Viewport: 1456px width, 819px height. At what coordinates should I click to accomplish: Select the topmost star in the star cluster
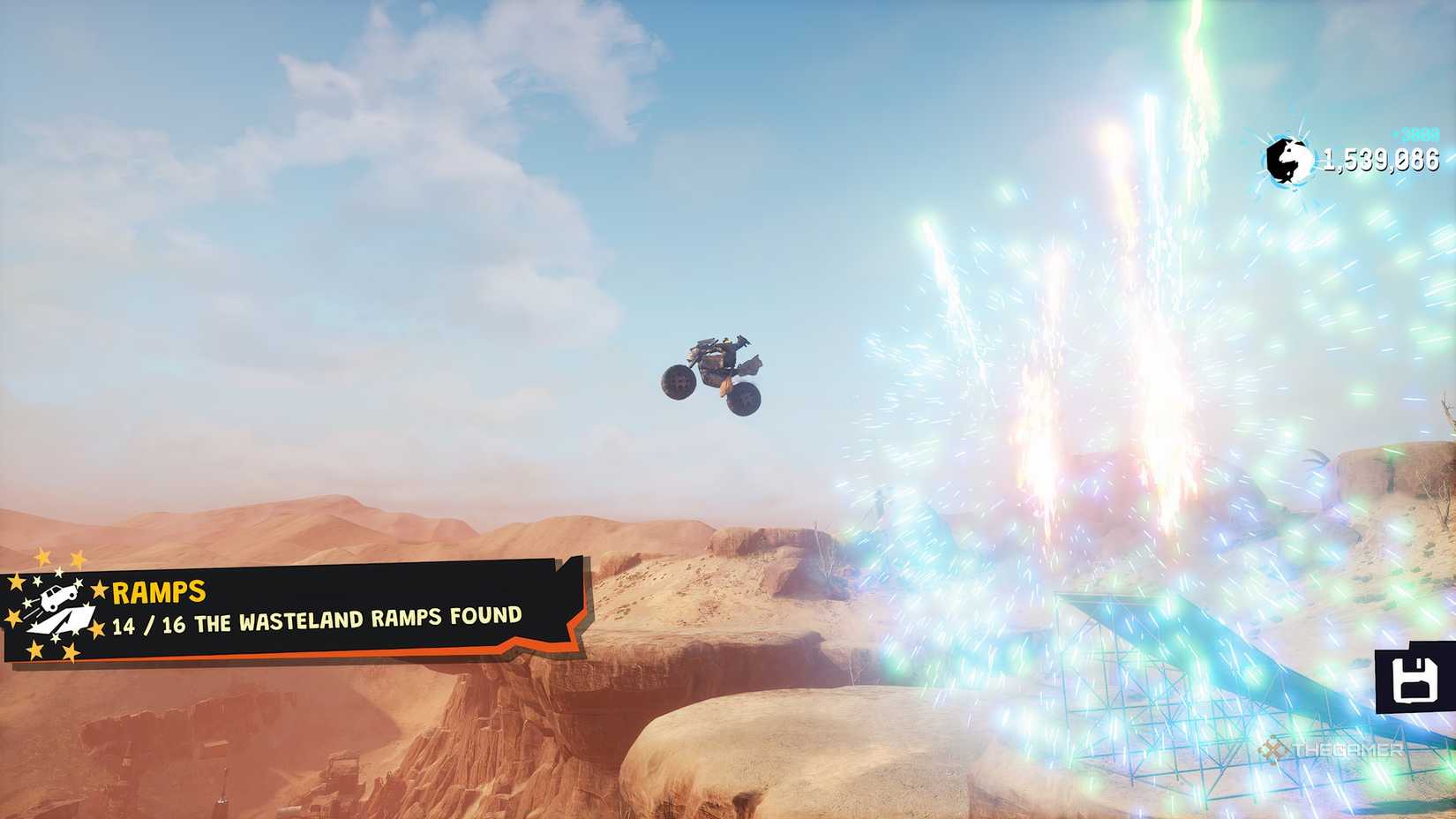point(41,558)
